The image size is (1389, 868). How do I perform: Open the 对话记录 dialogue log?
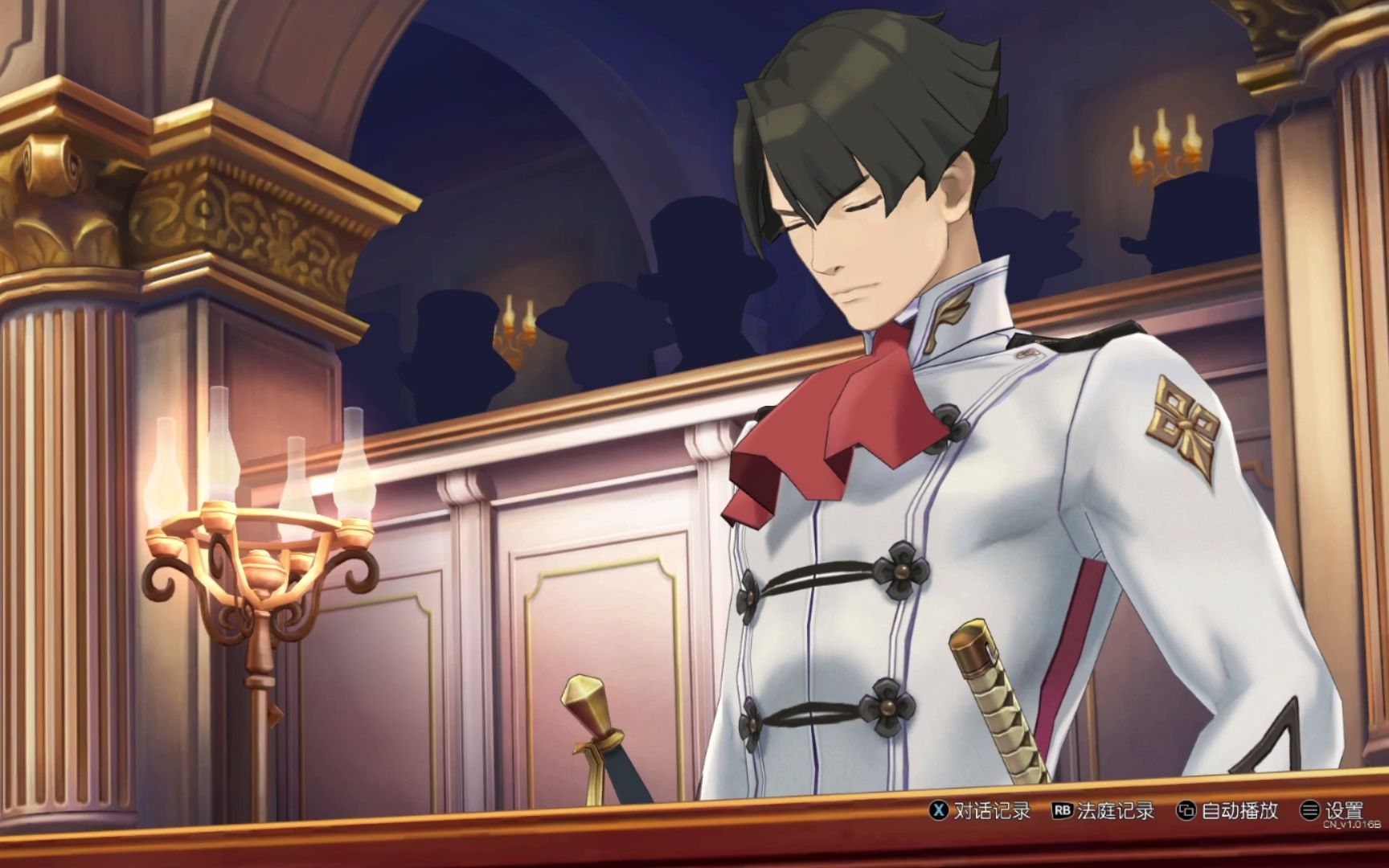pos(980,810)
